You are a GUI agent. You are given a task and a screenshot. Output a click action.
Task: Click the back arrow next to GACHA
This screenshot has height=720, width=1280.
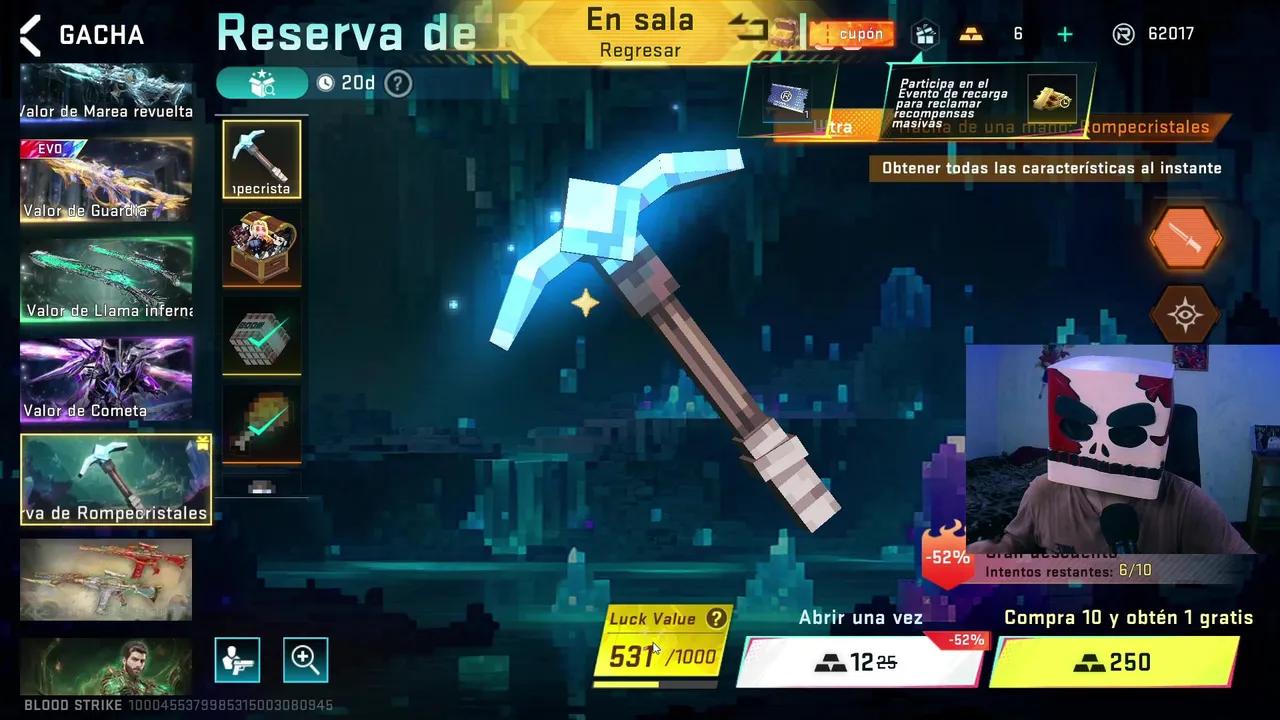pyautogui.click(x=29, y=35)
